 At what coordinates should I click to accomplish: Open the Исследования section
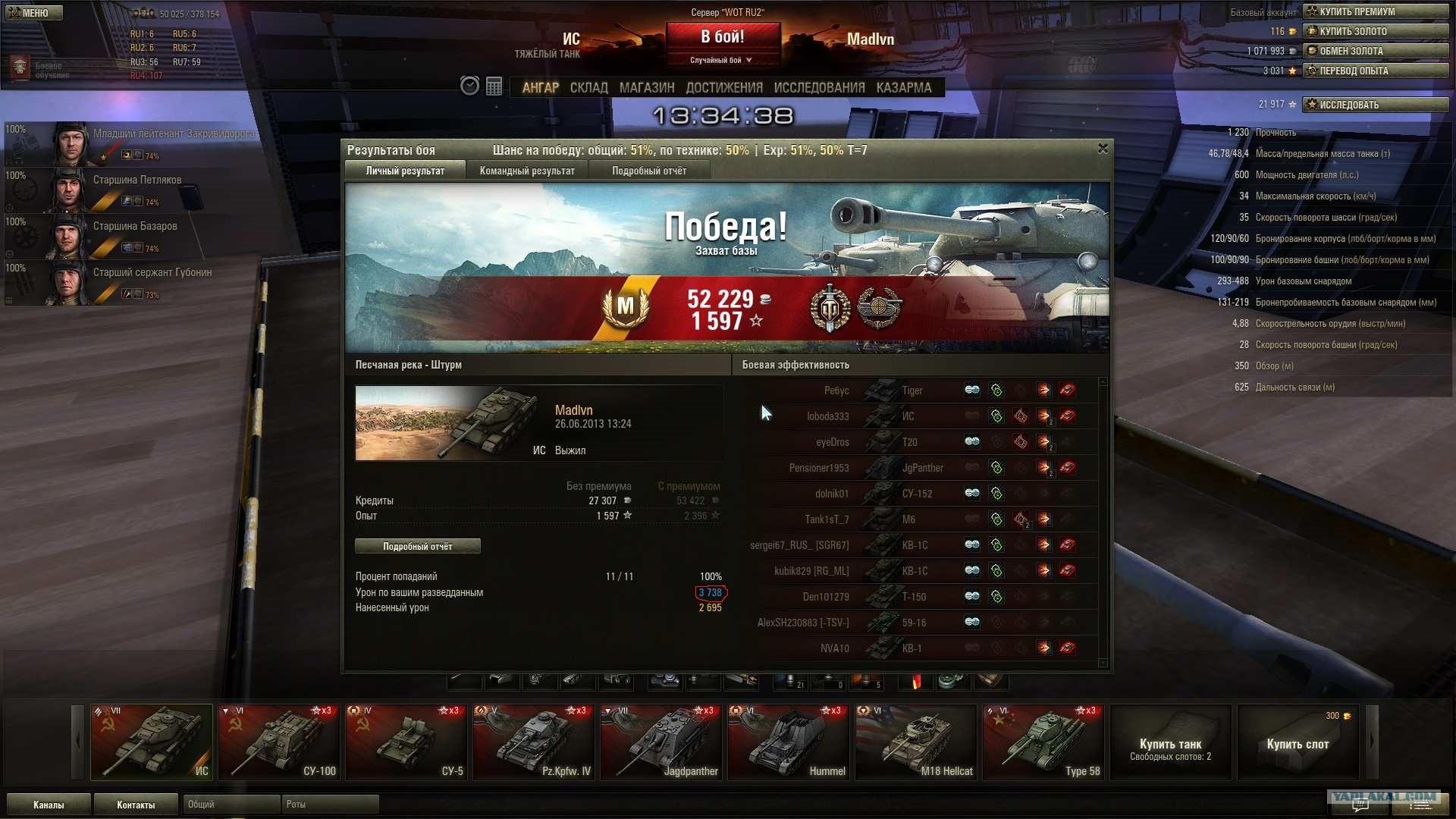[819, 88]
